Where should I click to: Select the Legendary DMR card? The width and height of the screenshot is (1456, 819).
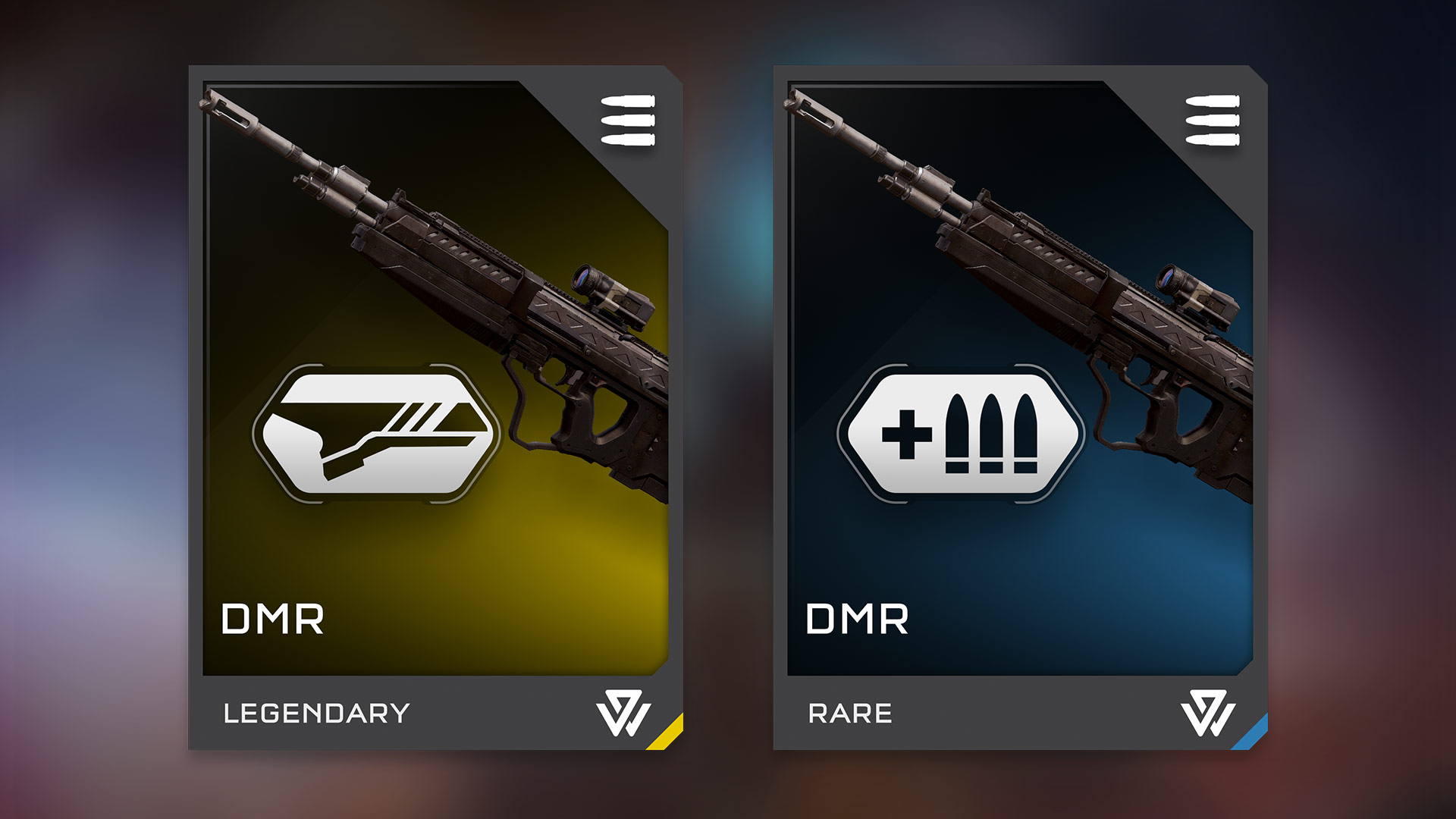[435, 408]
